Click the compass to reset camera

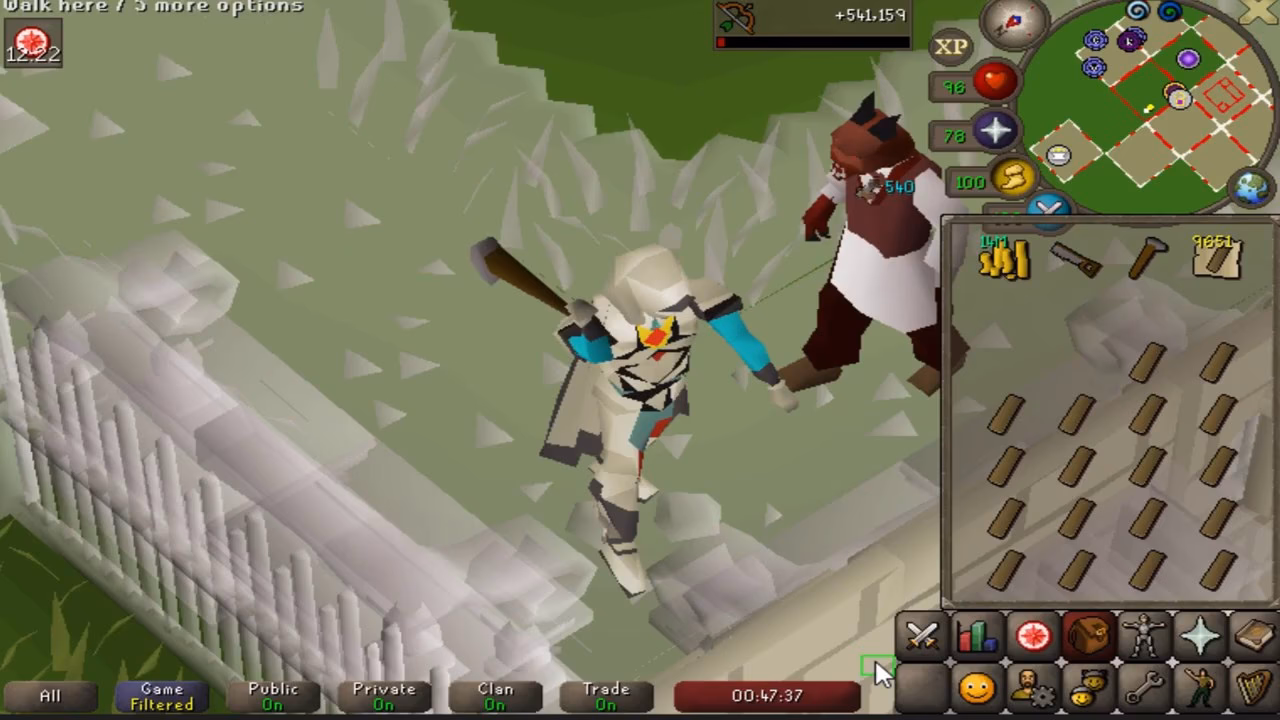point(1012,25)
